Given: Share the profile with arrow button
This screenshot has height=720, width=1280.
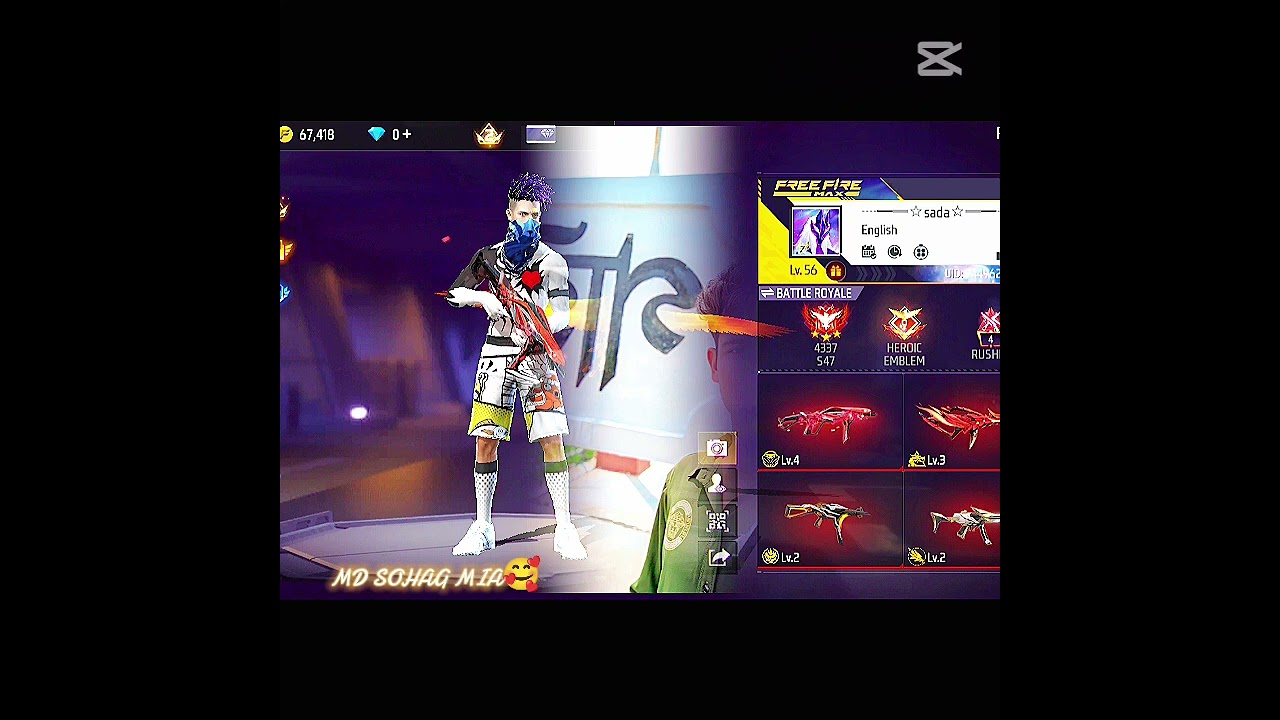Looking at the screenshot, I should coord(718,557).
